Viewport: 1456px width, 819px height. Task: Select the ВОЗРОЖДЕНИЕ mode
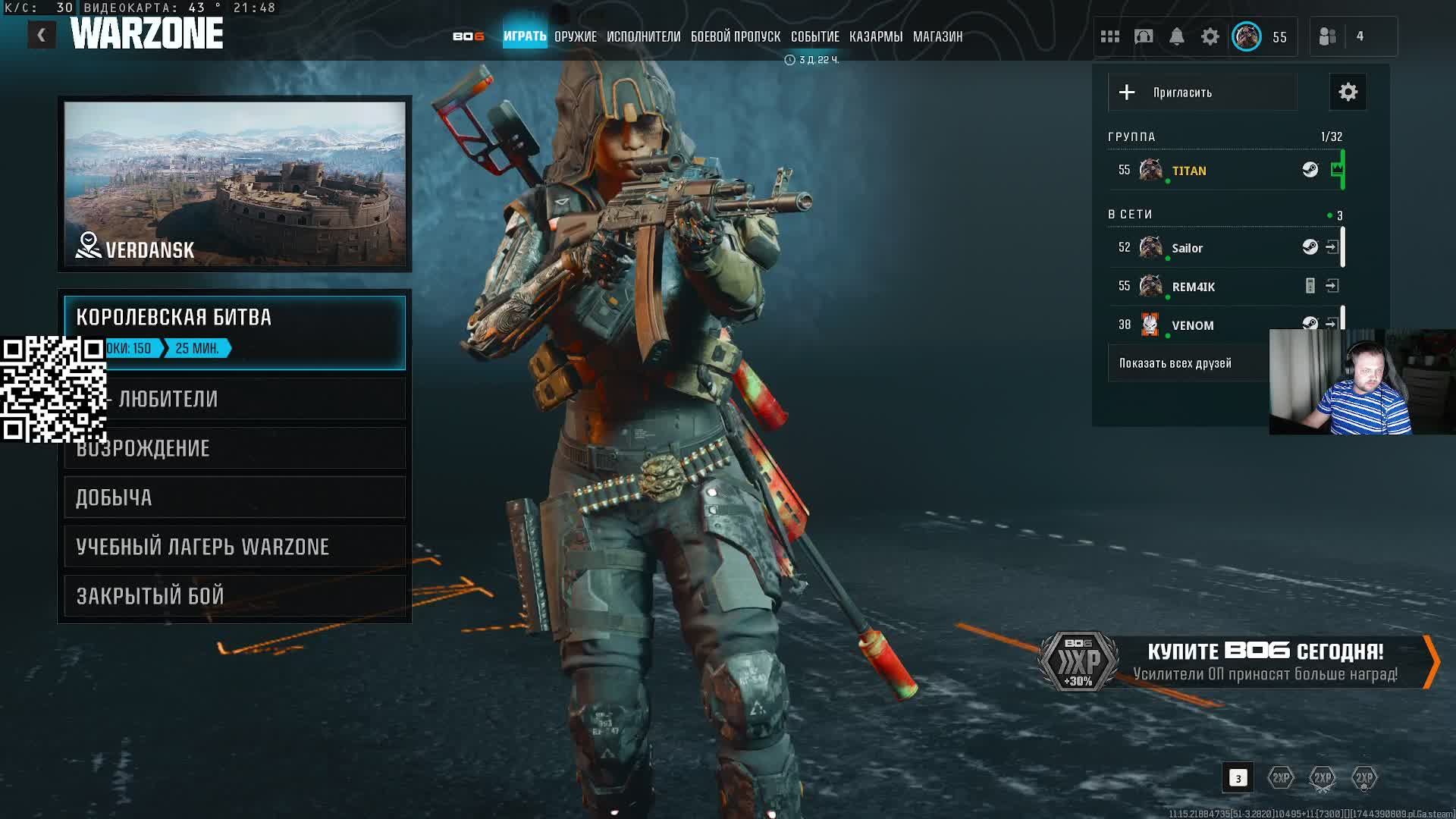tap(235, 448)
